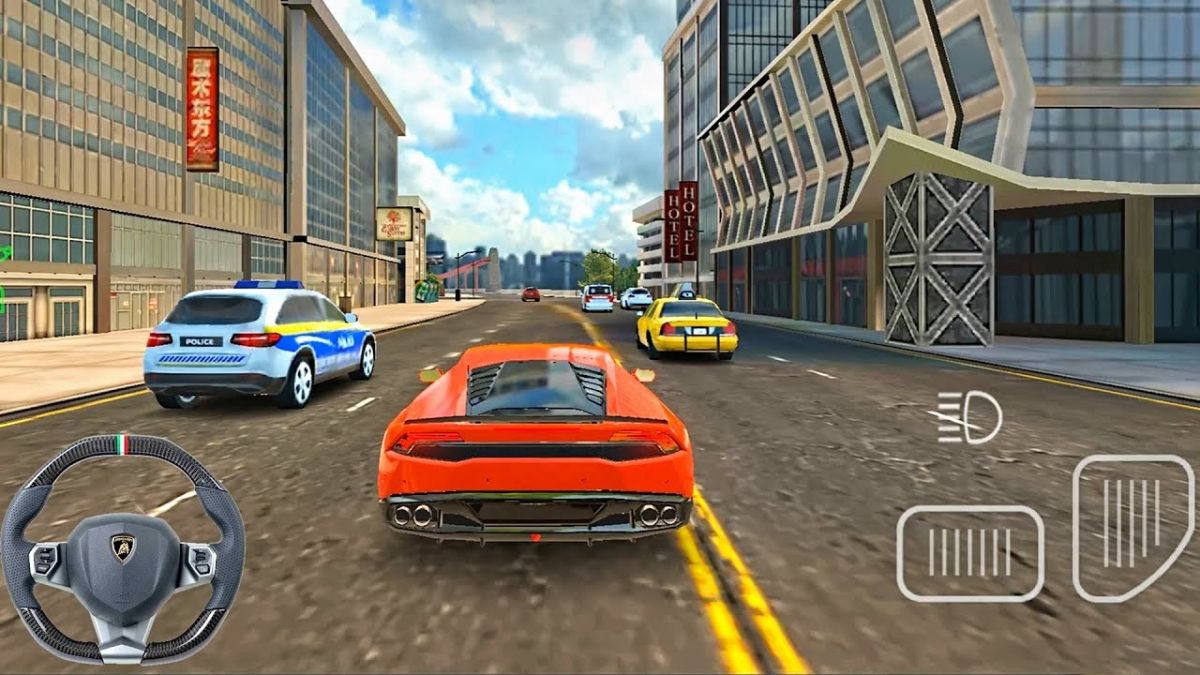Screen dimensions: 1200x675
Task: Hit the brake pedal button
Action: pyautogui.click(x=969, y=553)
